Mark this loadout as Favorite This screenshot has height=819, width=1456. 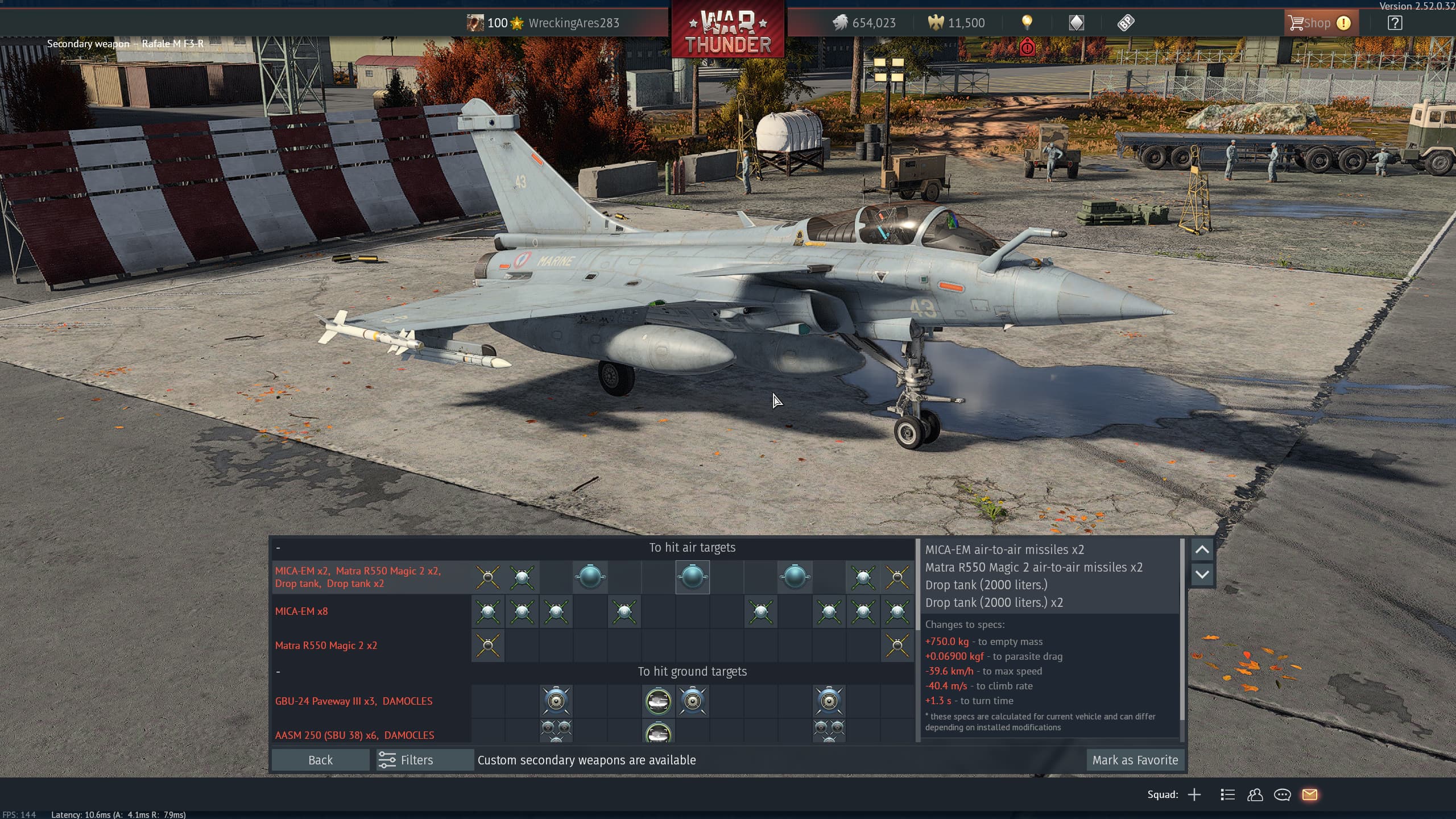click(x=1135, y=760)
